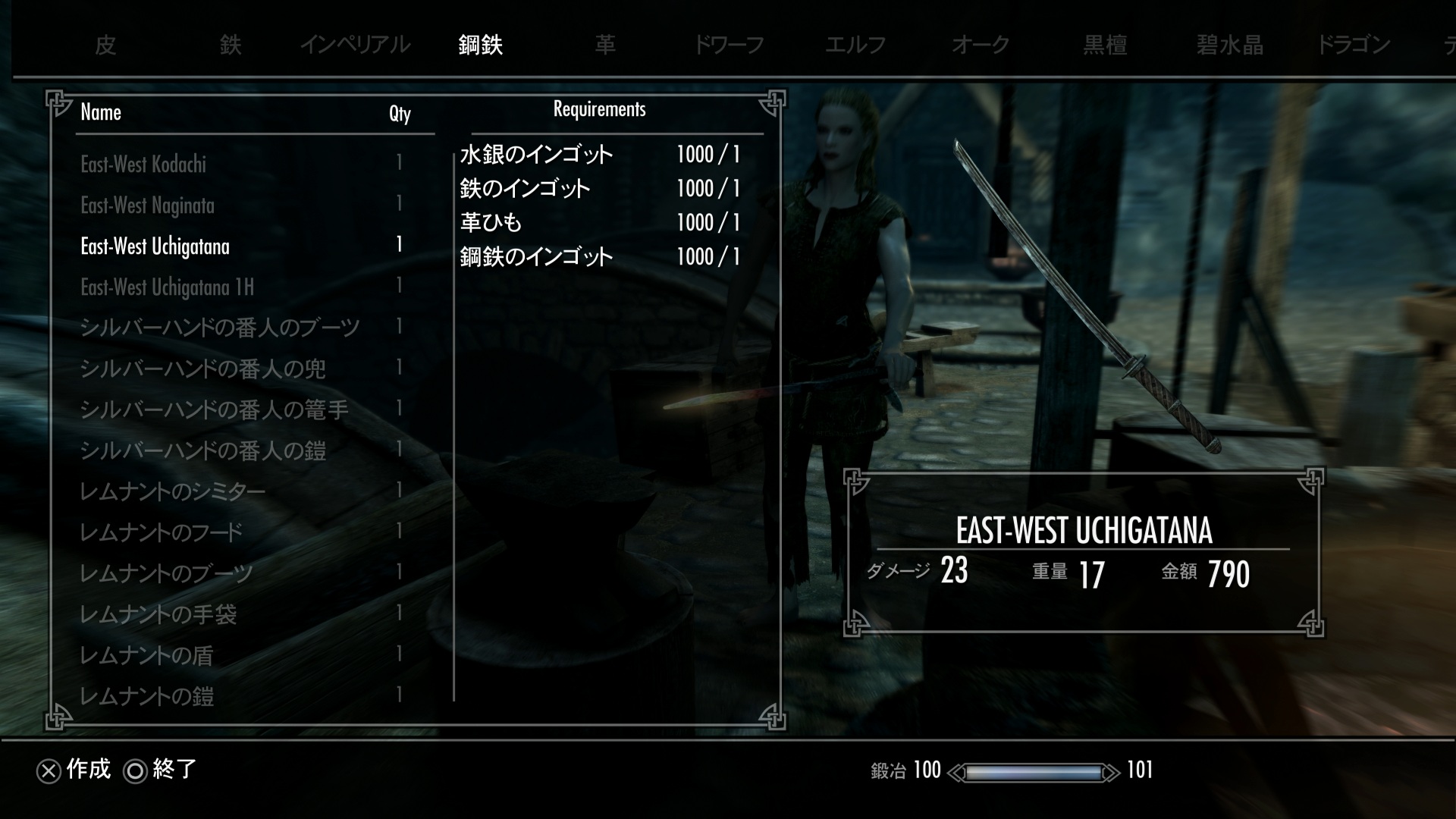Open the 鉄 crafting category
The width and height of the screenshot is (1456, 819).
click(231, 45)
